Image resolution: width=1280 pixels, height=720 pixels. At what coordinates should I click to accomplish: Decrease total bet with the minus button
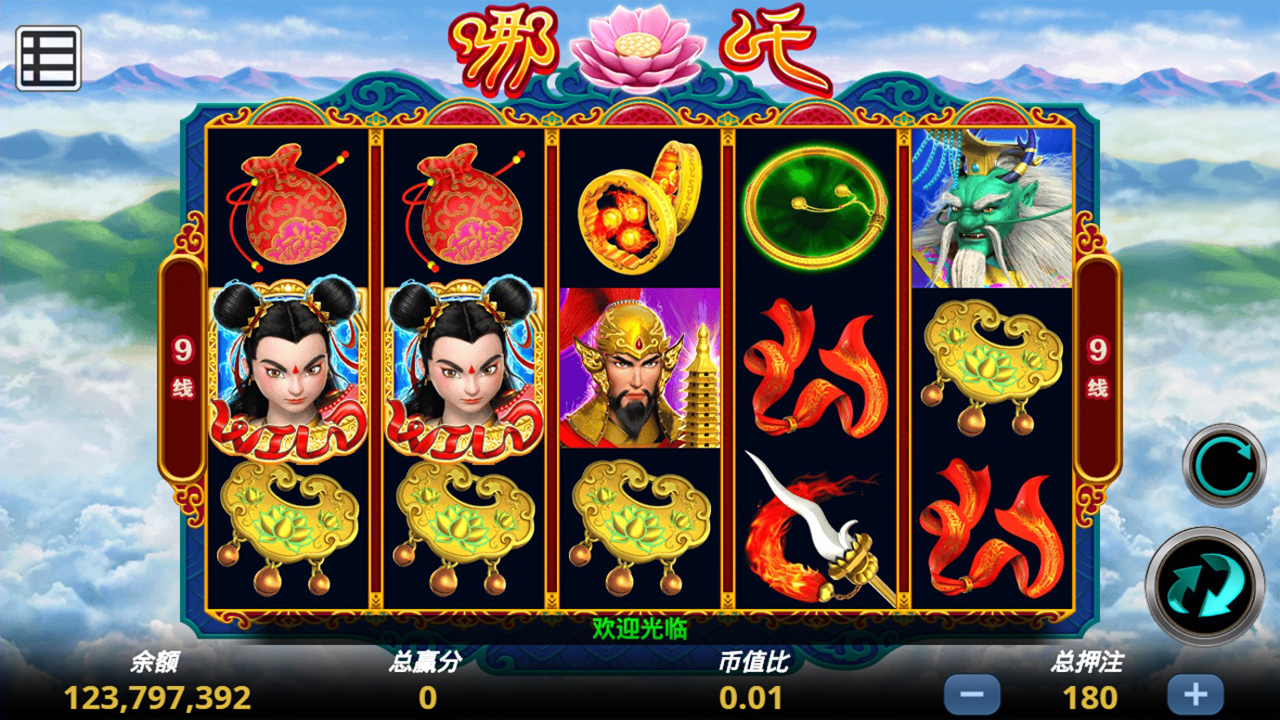tap(972, 694)
